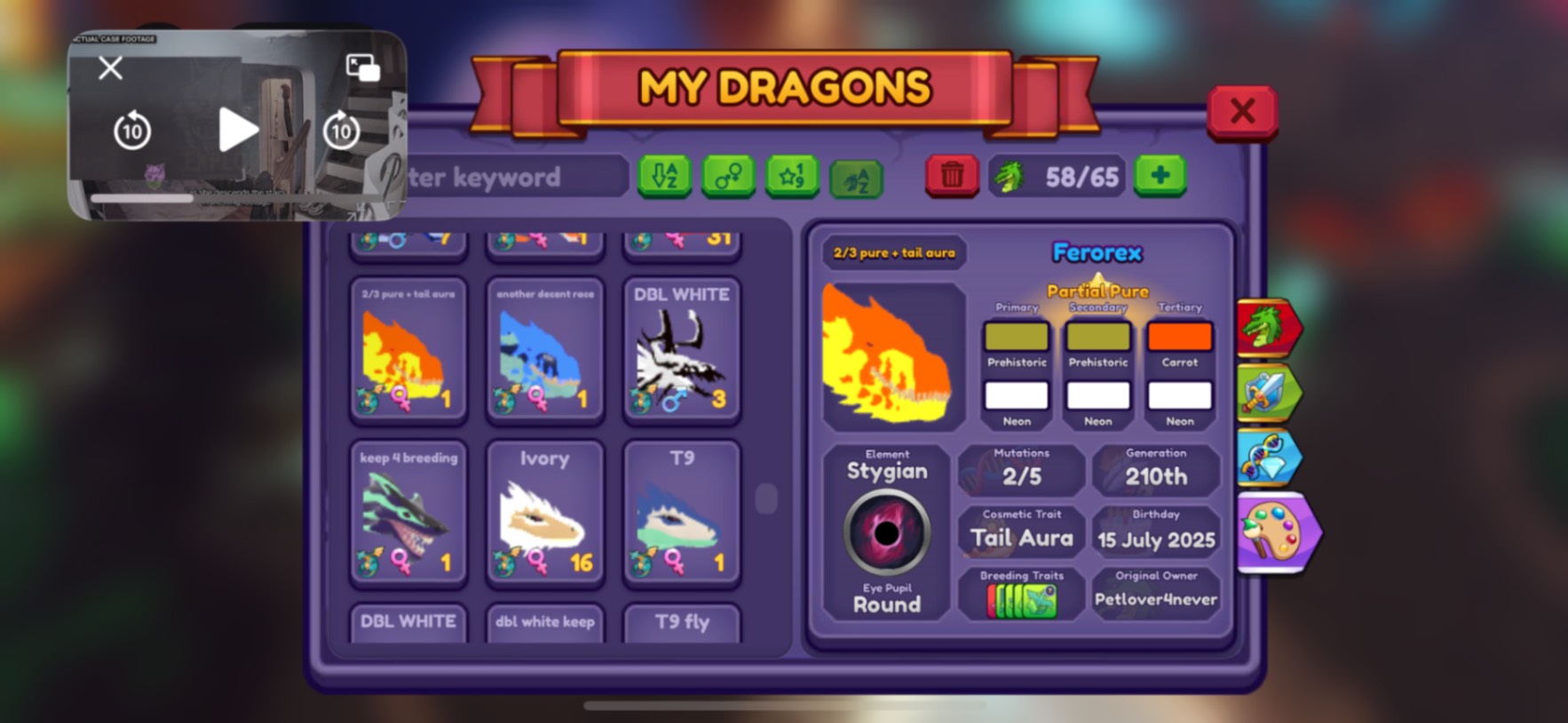Choose the DBL WHITE dragon
Viewport: 1568px width, 723px height.
681,351
